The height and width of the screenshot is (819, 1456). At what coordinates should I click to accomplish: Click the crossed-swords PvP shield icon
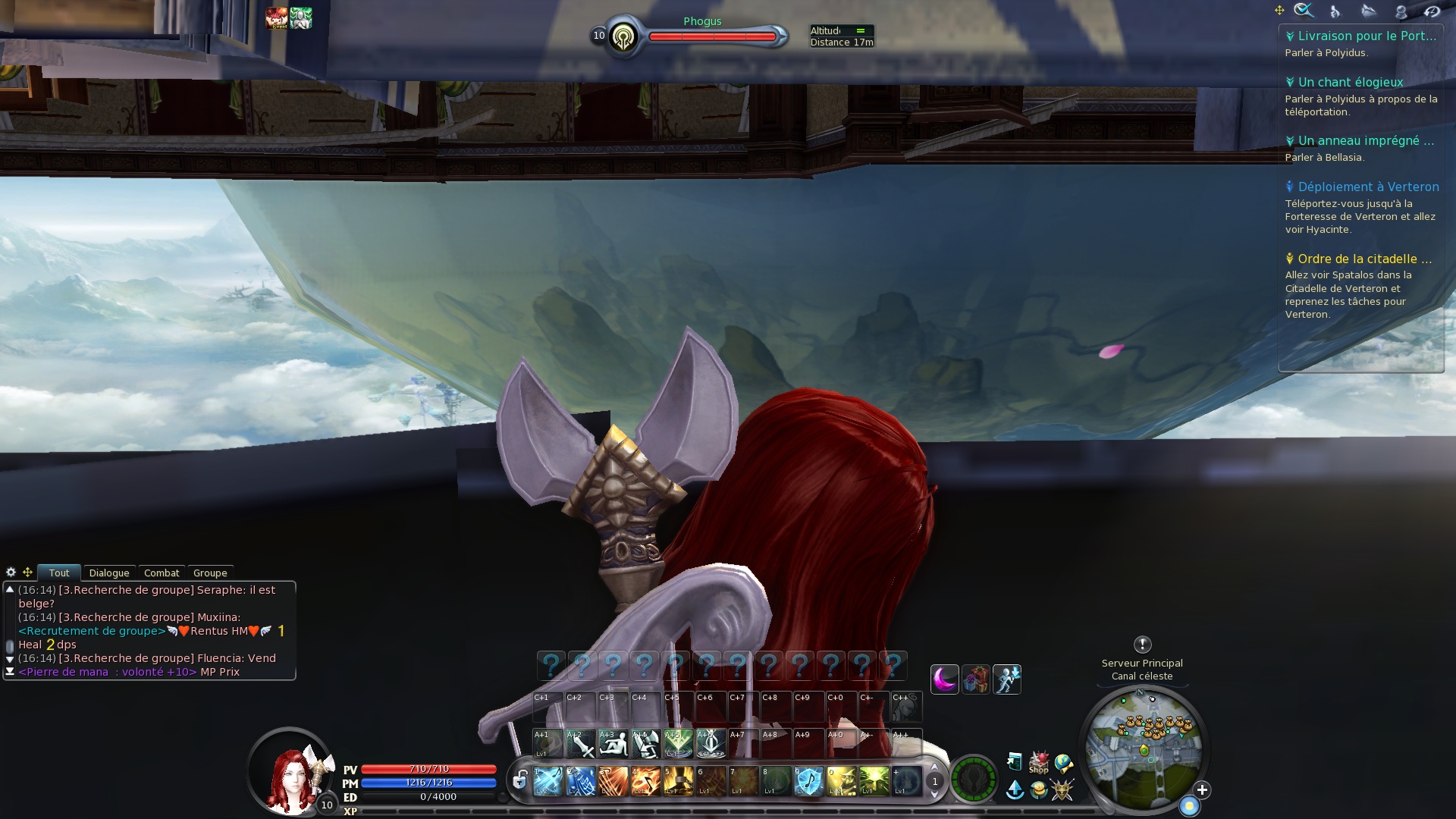(1062, 790)
